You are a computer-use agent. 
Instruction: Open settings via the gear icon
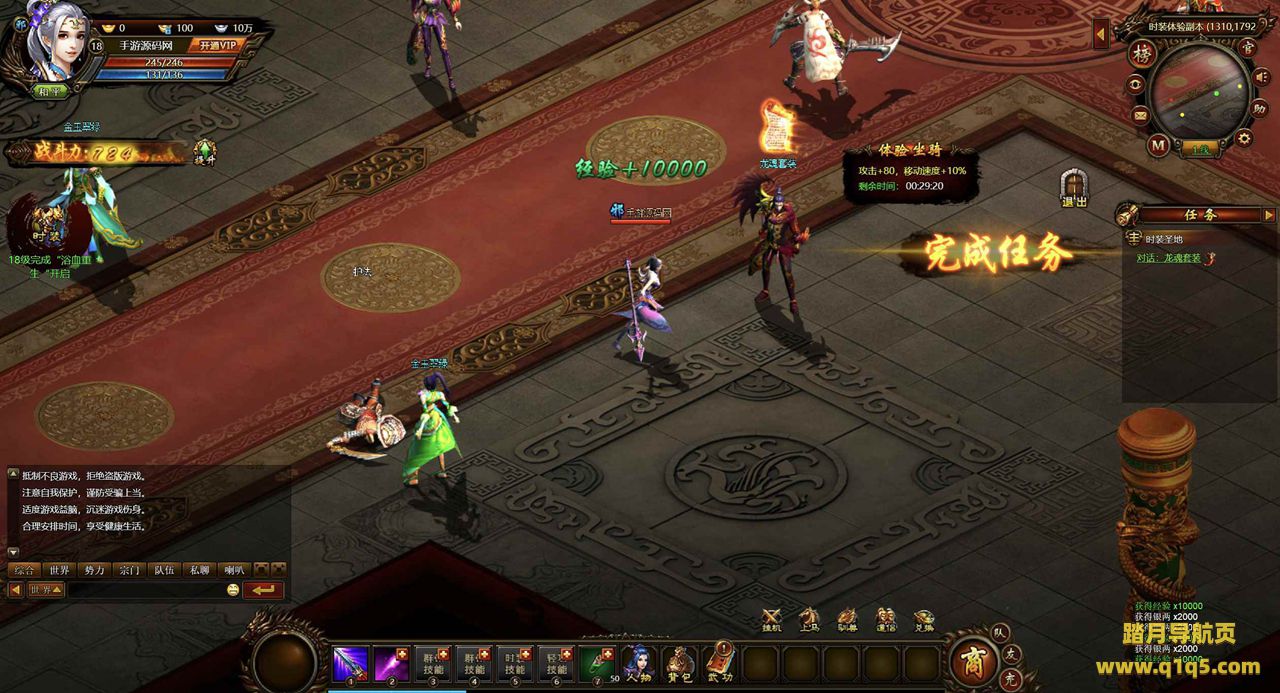point(1244,138)
